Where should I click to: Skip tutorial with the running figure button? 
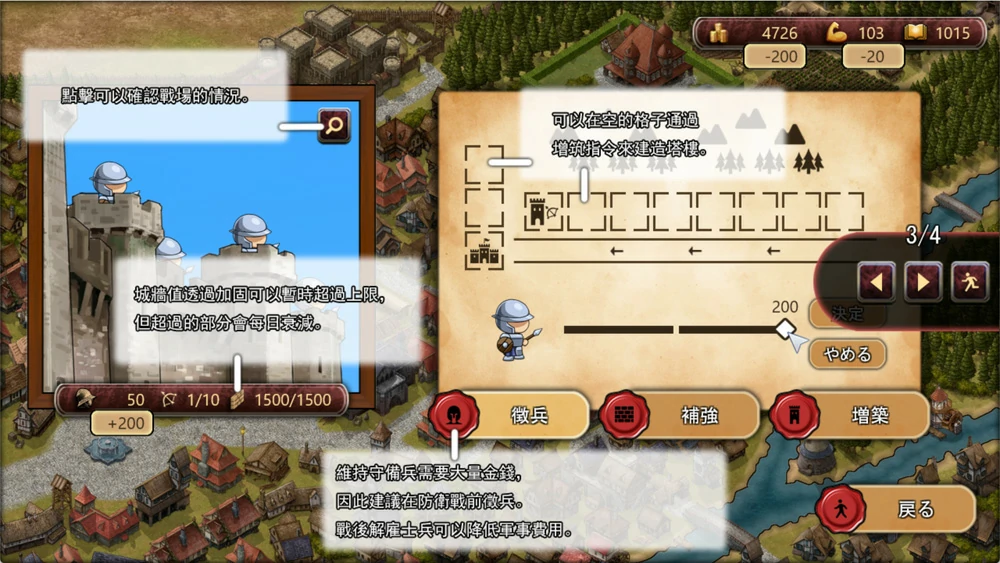[969, 282]
